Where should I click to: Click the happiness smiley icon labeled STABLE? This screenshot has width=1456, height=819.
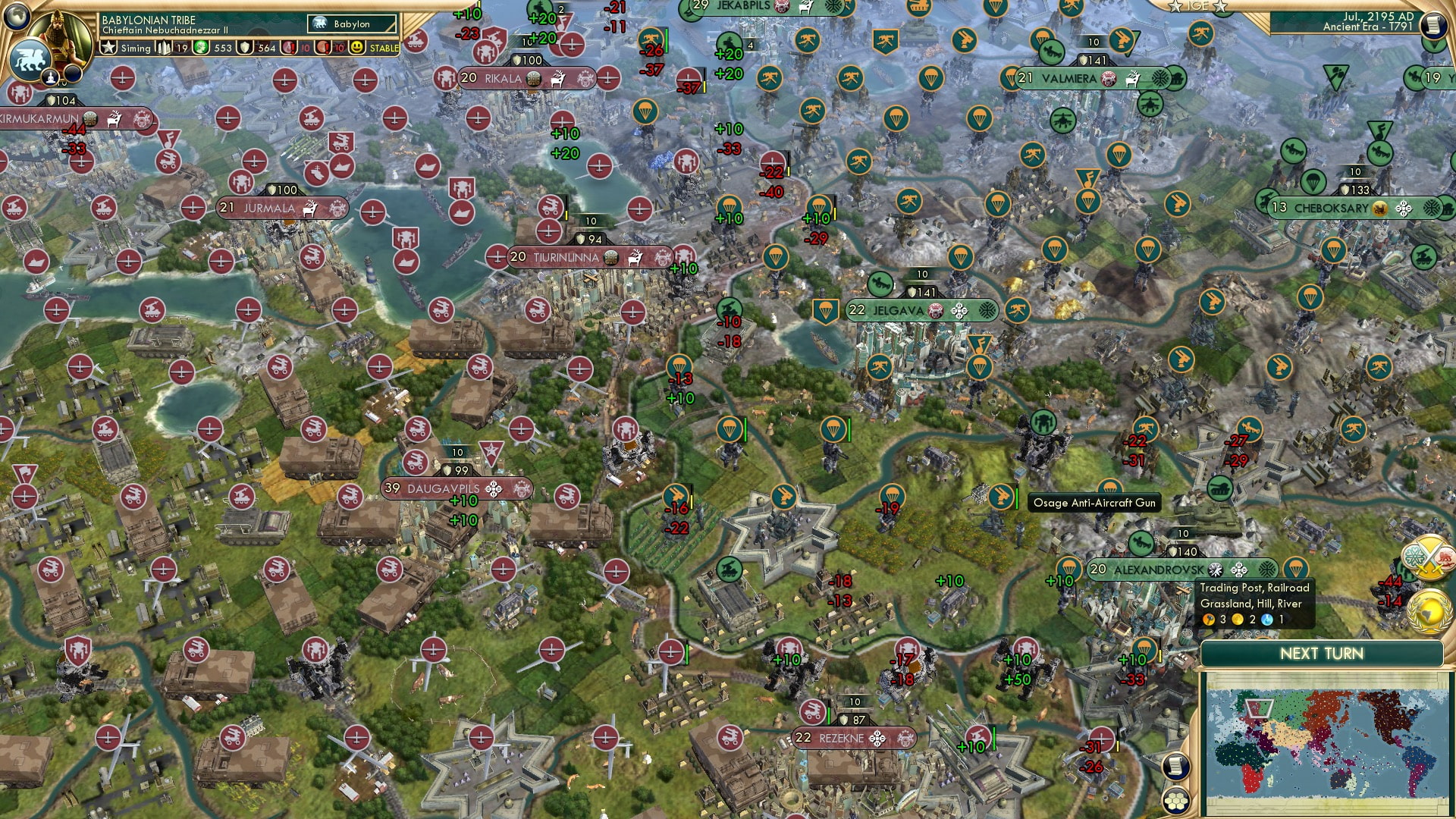(356, 47)
